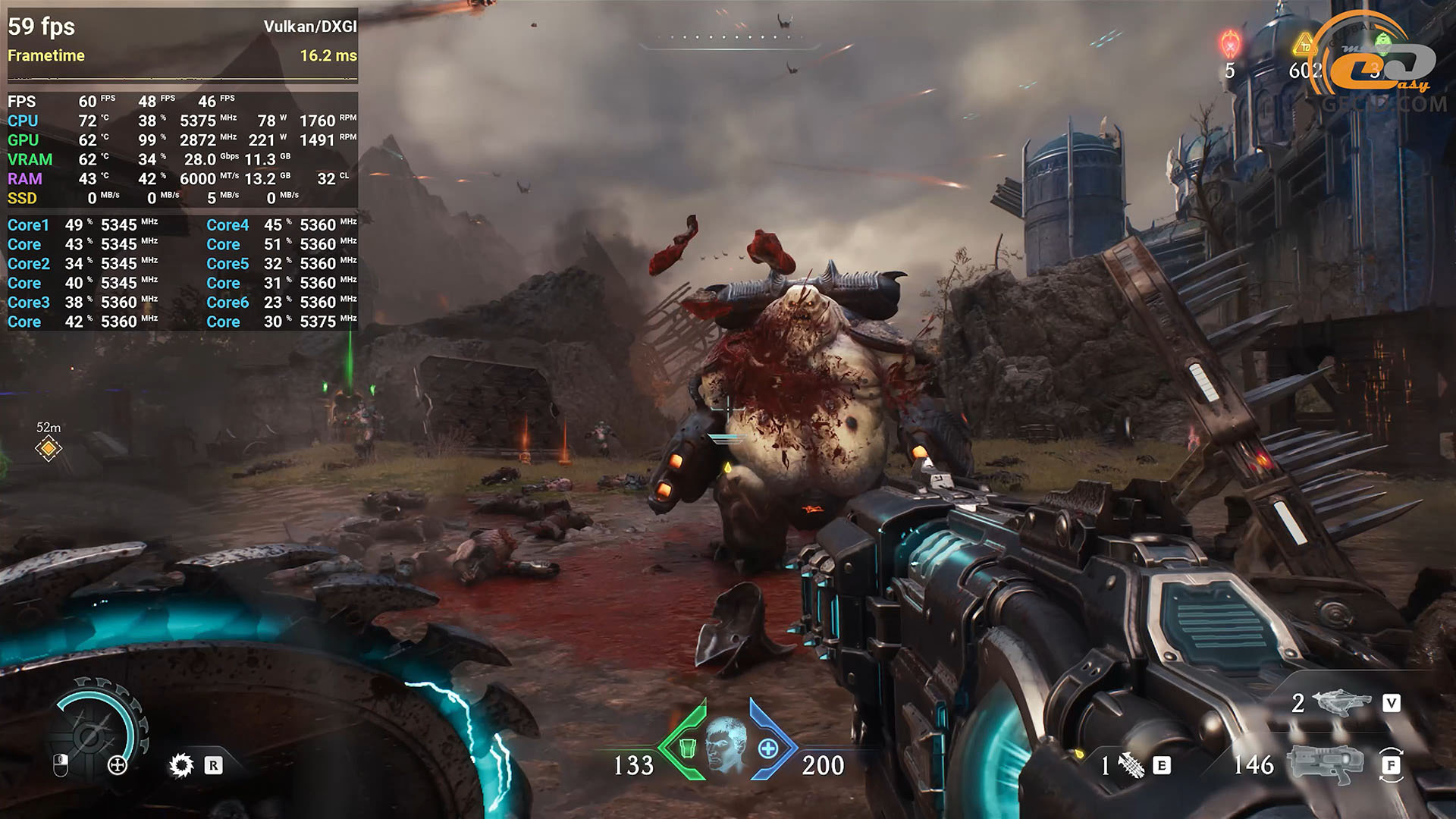Choose the crossbow-shaped secondary weapon icon
Screen dimensions: 1456x819
[1343, 703]
